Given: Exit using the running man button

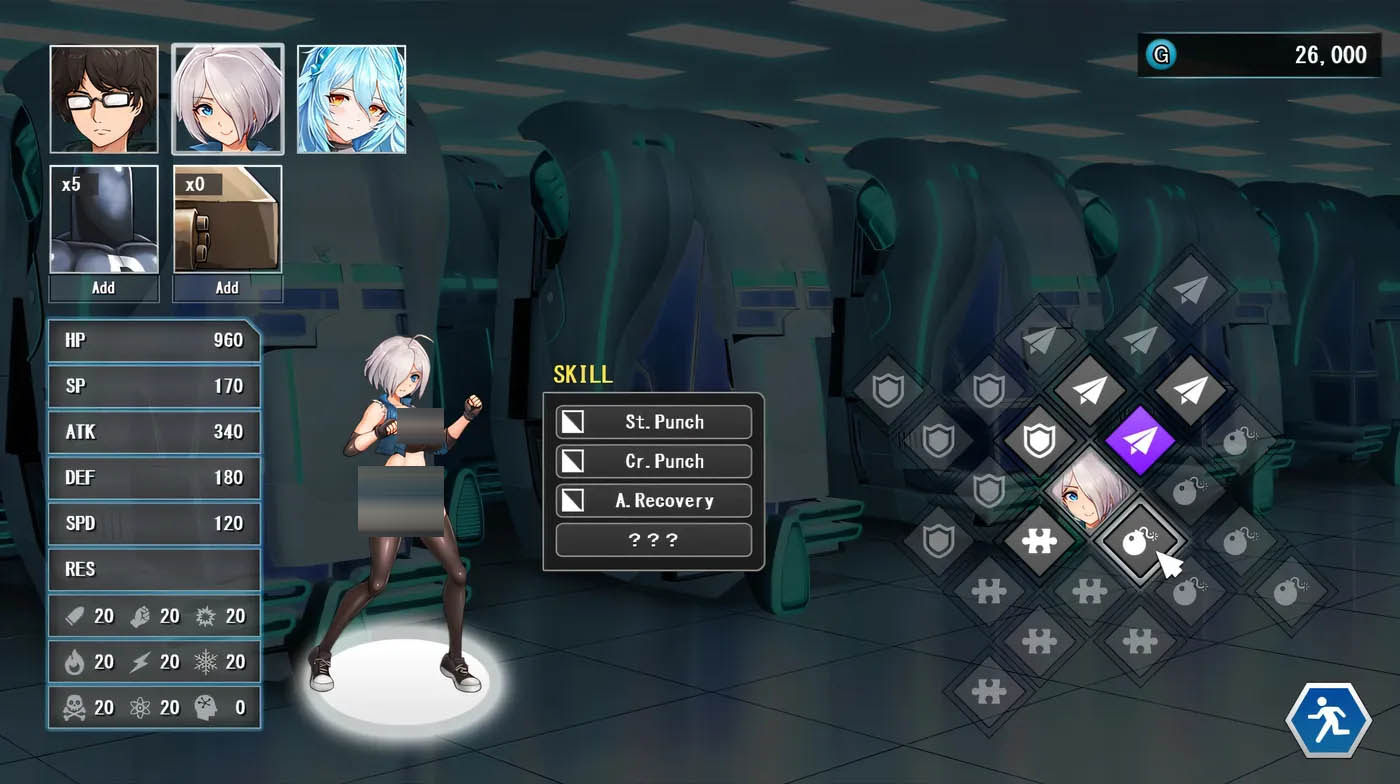Looking at the screenshot, I should (x=1328, y=720).
